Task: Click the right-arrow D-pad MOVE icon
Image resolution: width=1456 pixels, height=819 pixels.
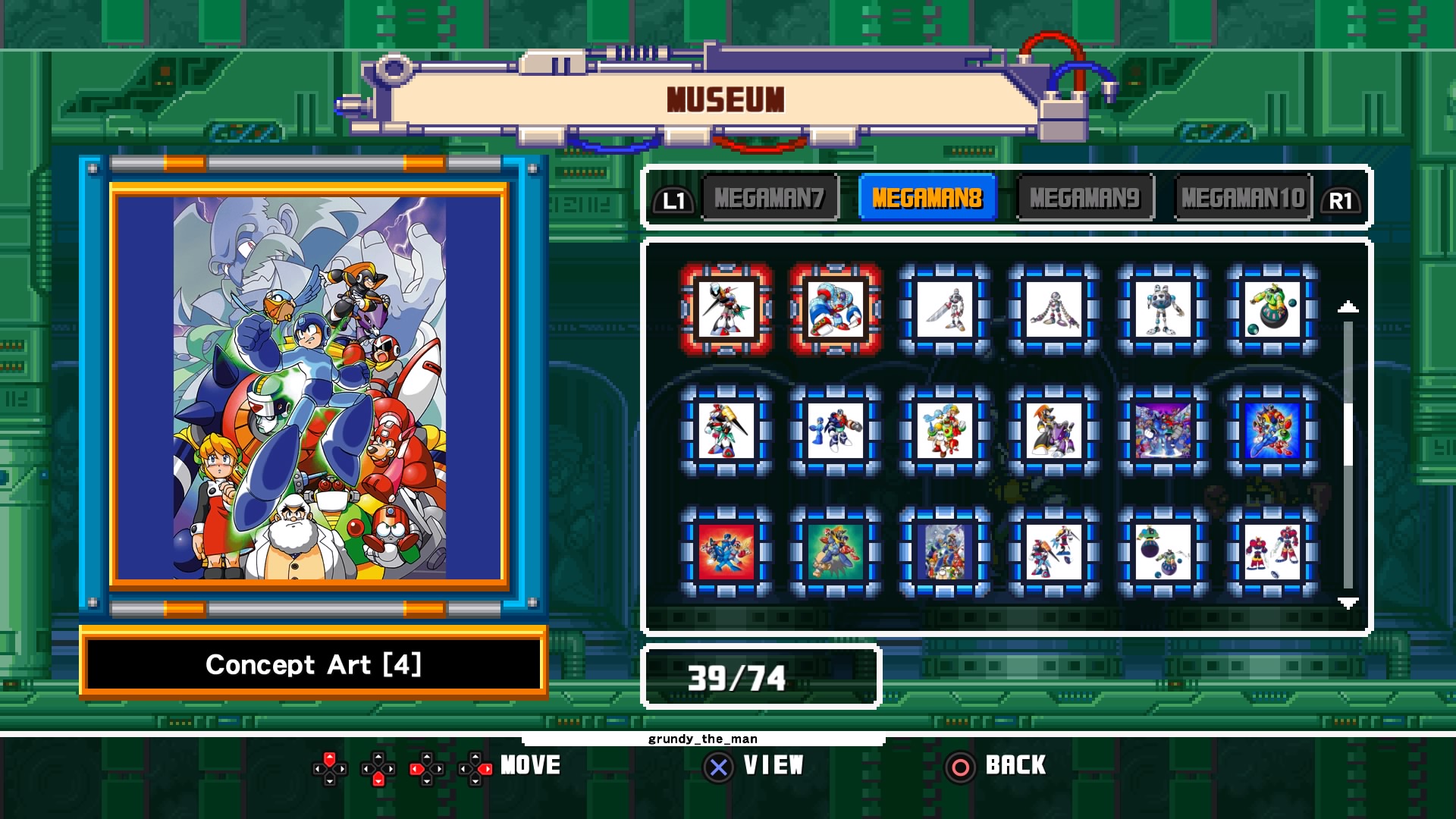Action: click(x=475, y=766)
